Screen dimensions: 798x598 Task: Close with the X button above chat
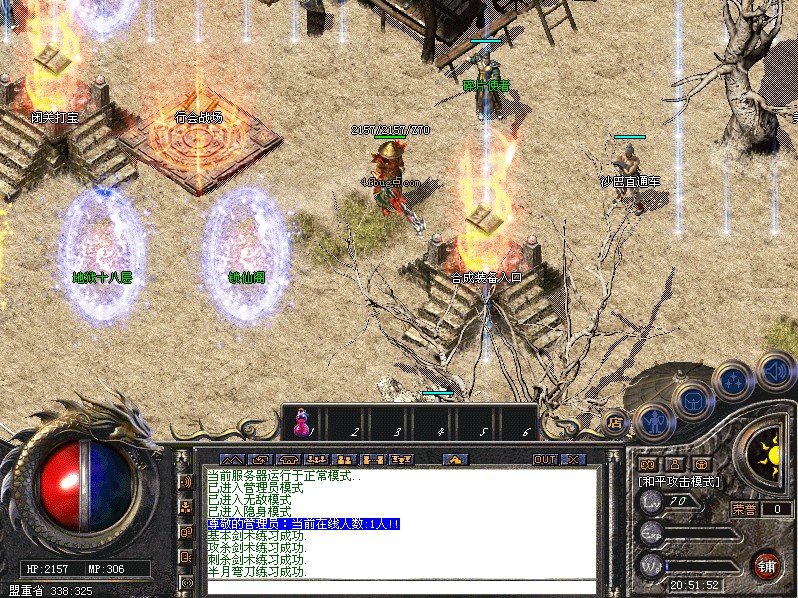(x=573, y=459)
